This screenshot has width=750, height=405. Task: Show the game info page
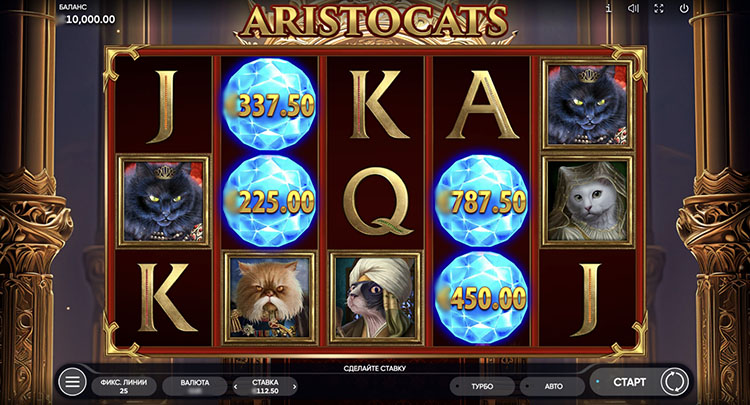(608, 9)
